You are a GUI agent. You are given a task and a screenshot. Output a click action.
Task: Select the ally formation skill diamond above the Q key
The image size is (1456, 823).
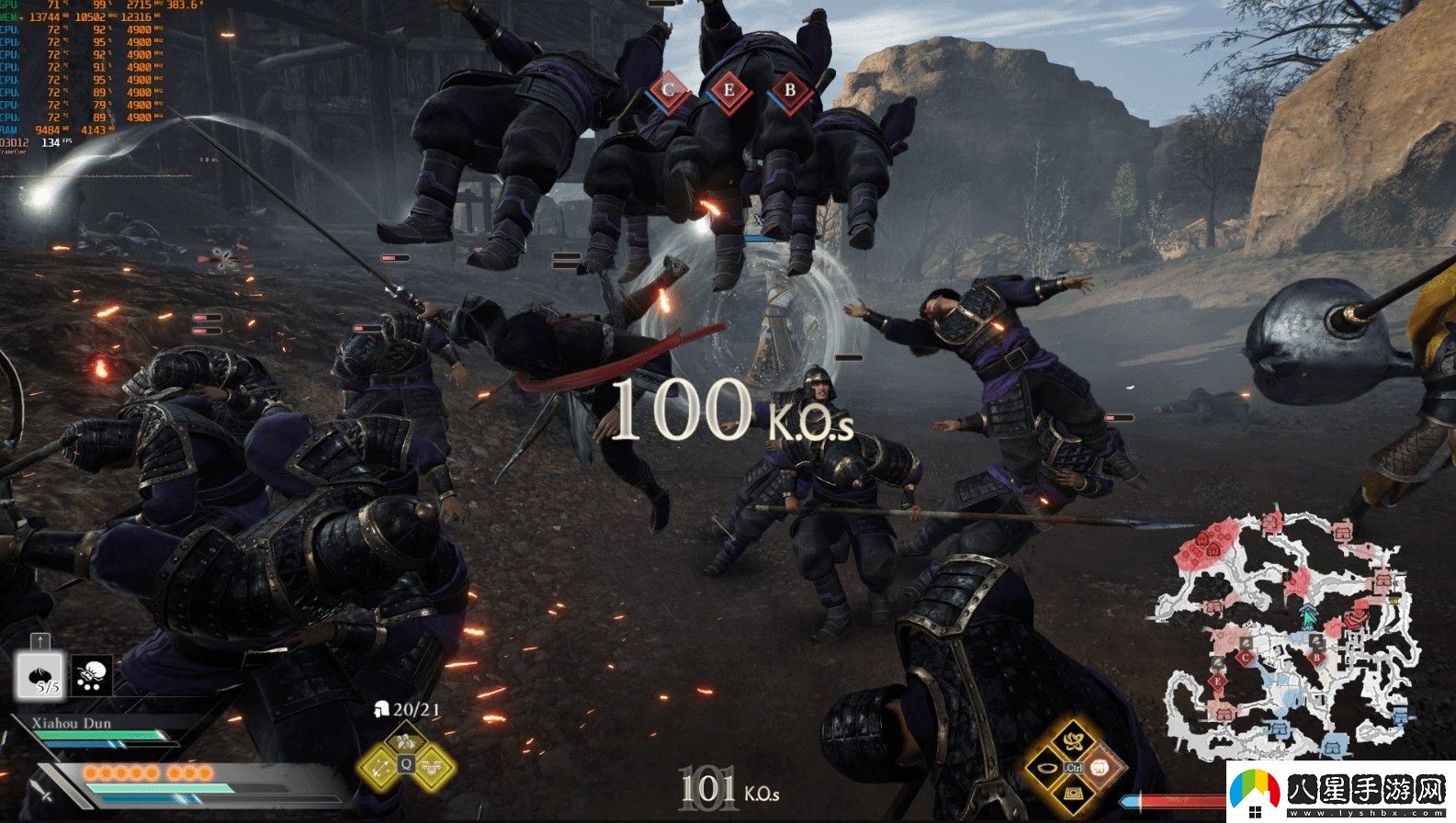pyautogui.click(x=405, y=740)
